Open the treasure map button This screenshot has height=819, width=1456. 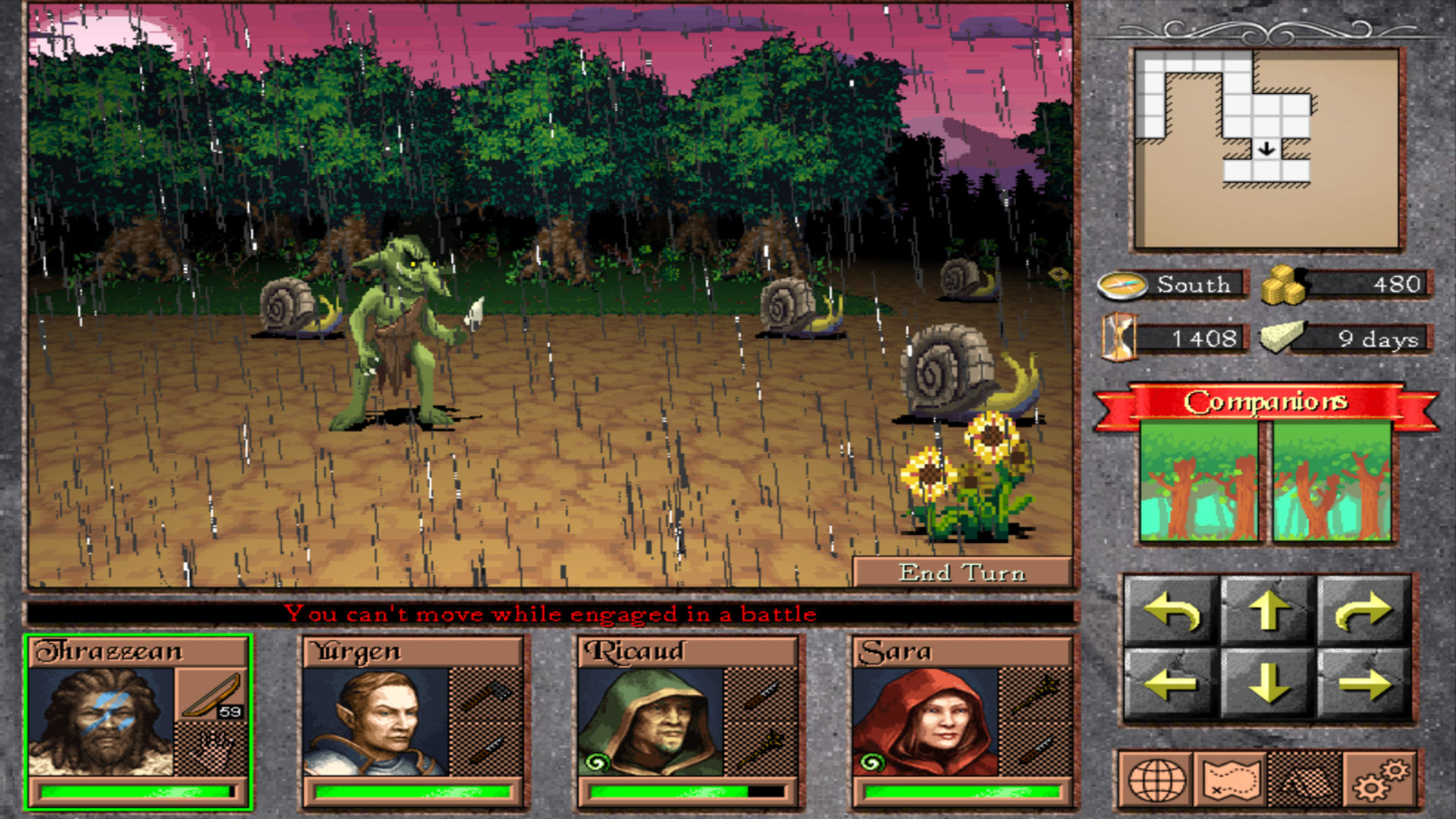point(1231,780)
